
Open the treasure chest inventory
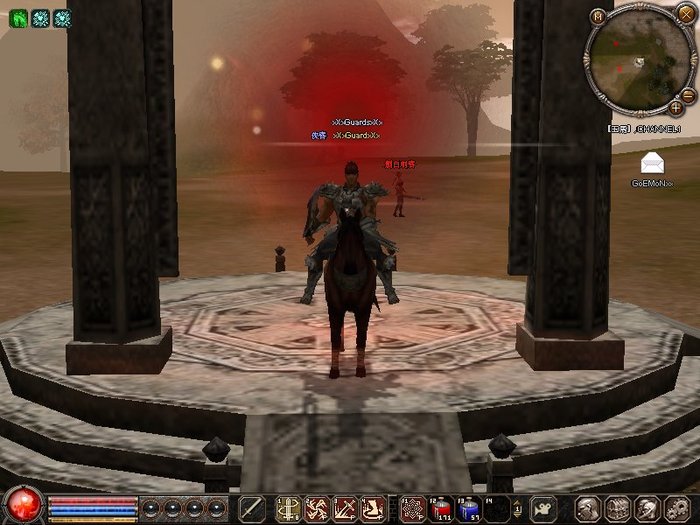point(617,508)
